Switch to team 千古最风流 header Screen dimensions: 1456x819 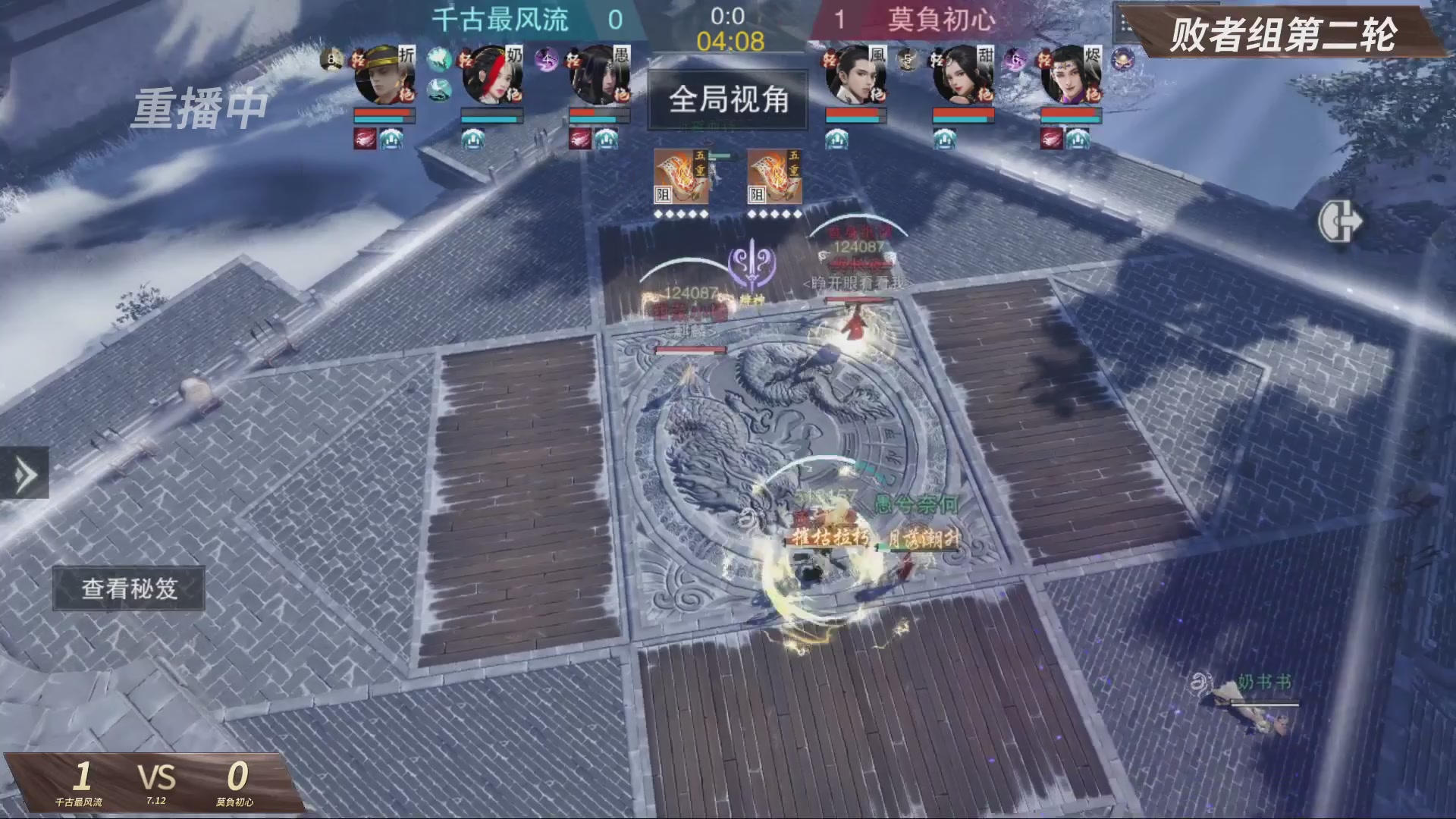[500, 21]
